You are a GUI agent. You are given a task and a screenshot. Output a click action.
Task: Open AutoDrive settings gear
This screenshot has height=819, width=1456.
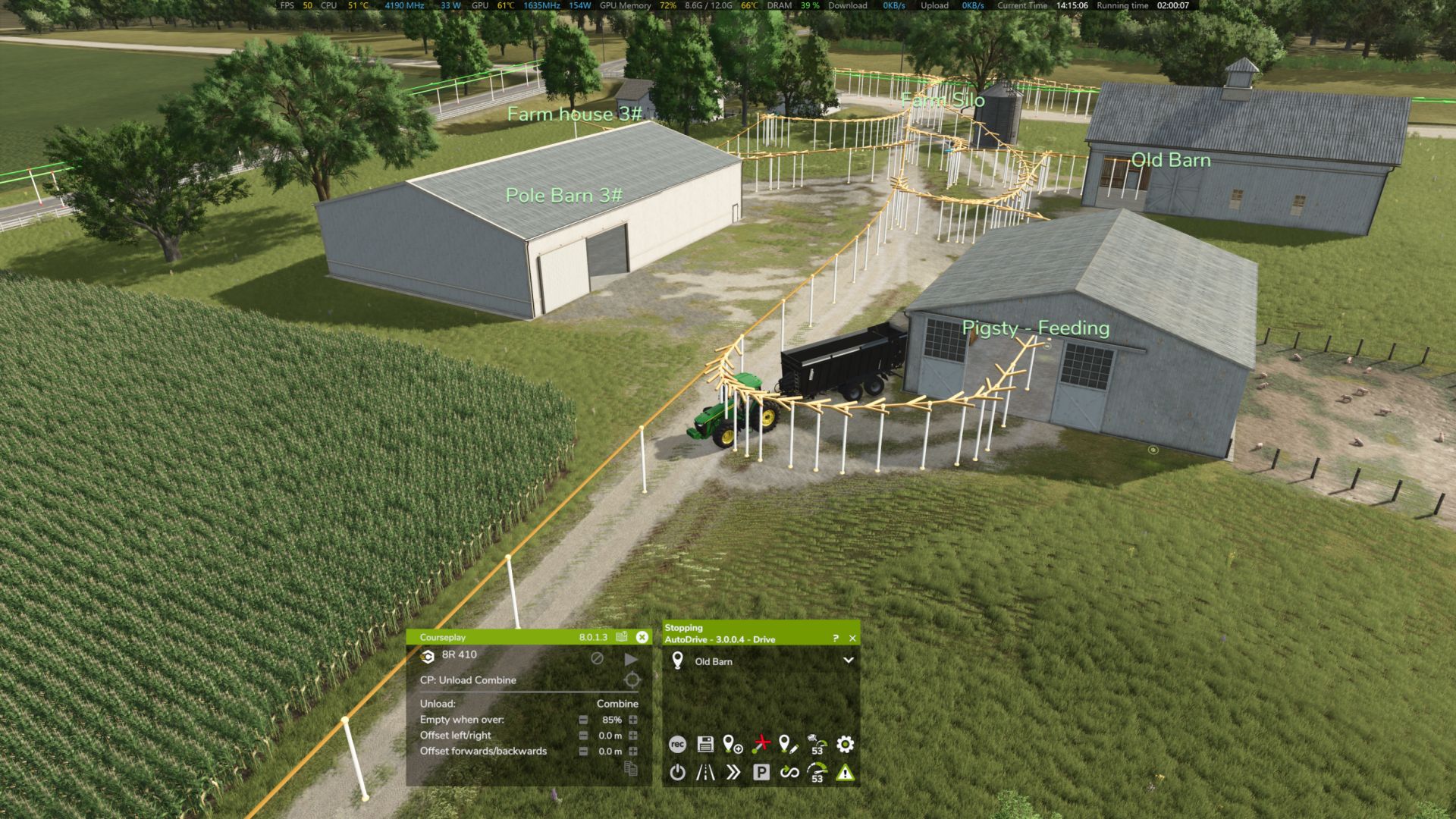[x=845, y=745]
